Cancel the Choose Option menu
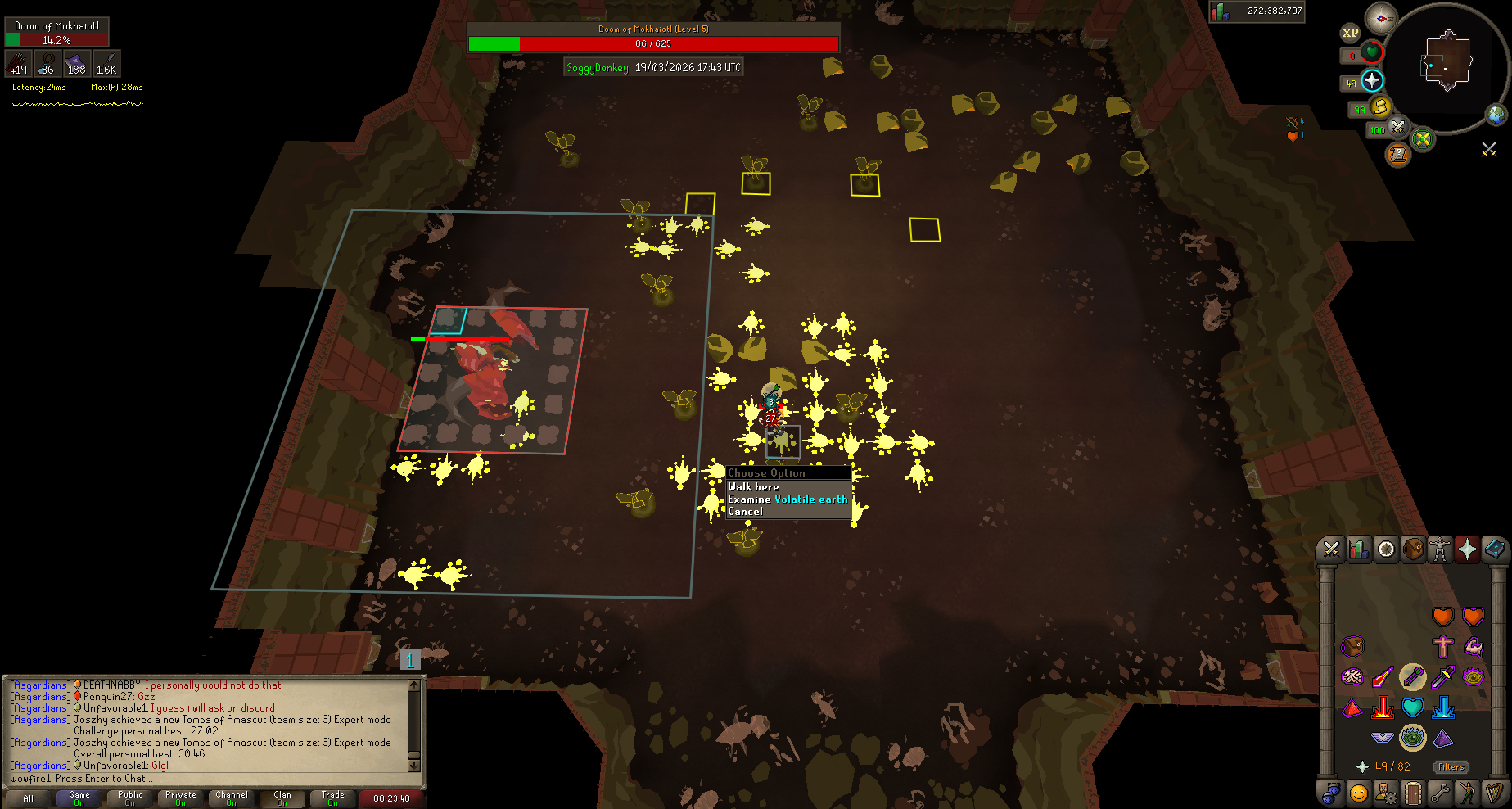The image size is (1512, 809). pyautogui.click(x=745, y=511)
